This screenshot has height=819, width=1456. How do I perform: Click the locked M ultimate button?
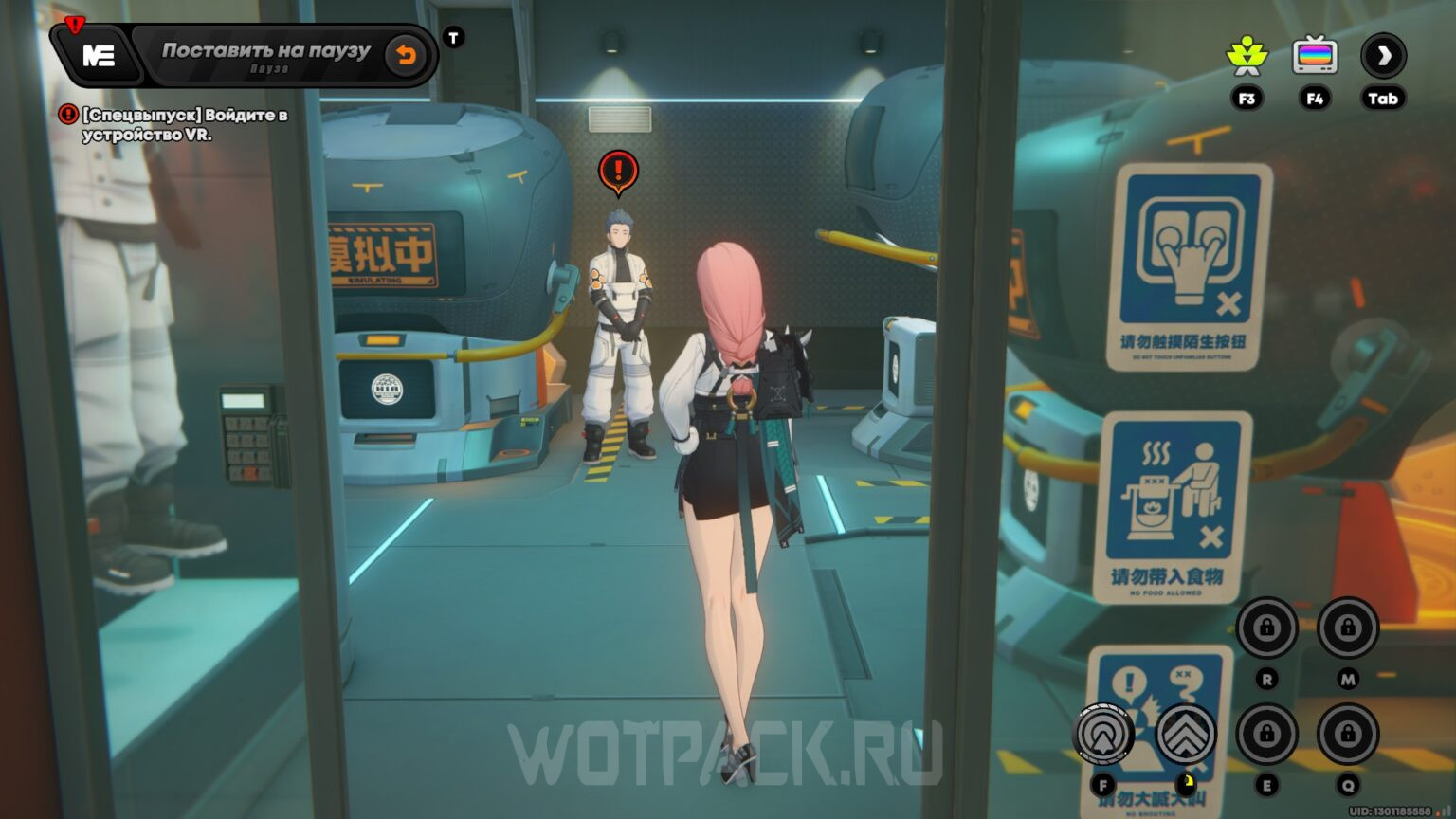tap(1346, 628)
